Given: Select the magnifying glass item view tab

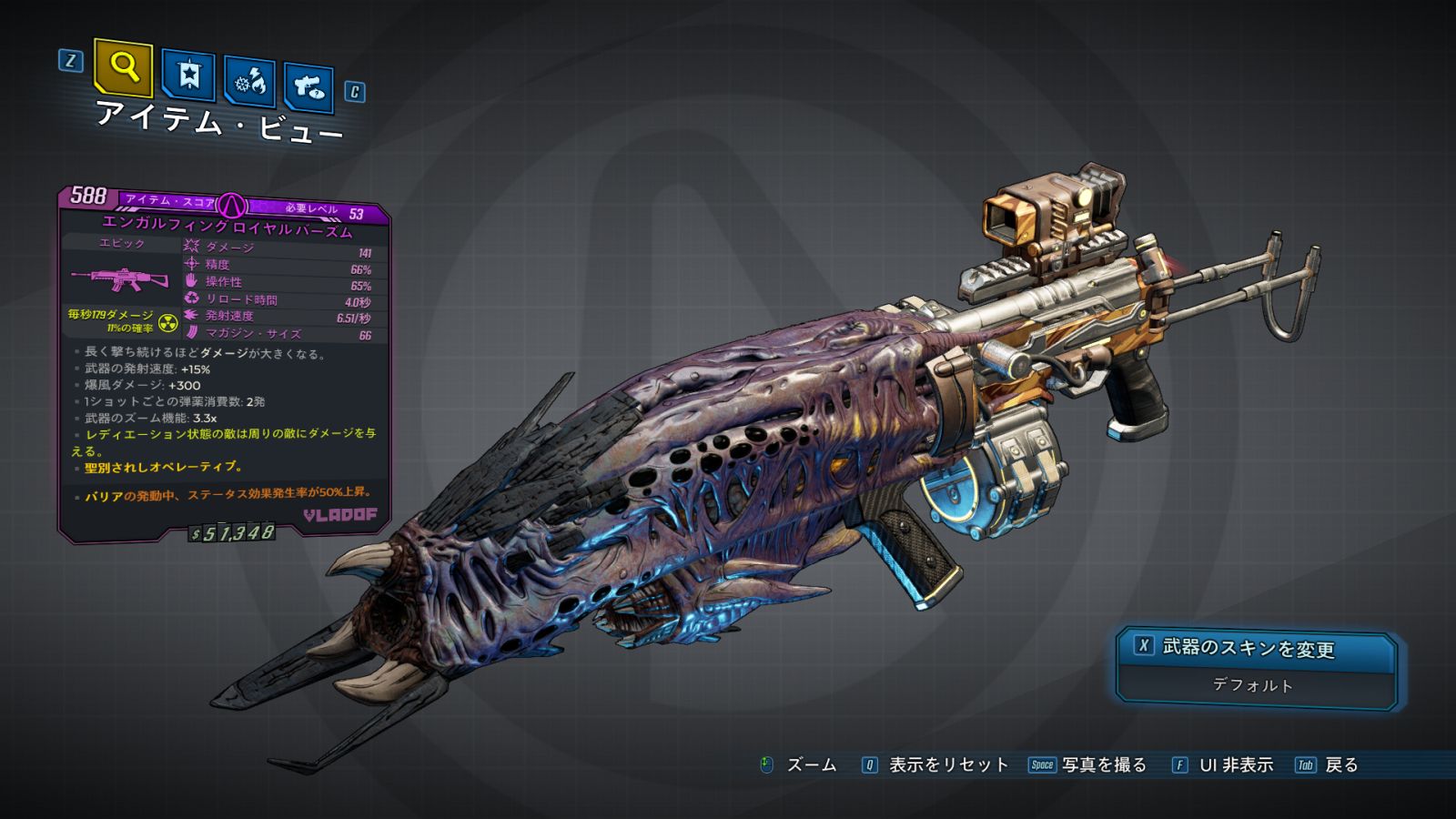Looking at the screenshot, I should click(x=123, y=67).
